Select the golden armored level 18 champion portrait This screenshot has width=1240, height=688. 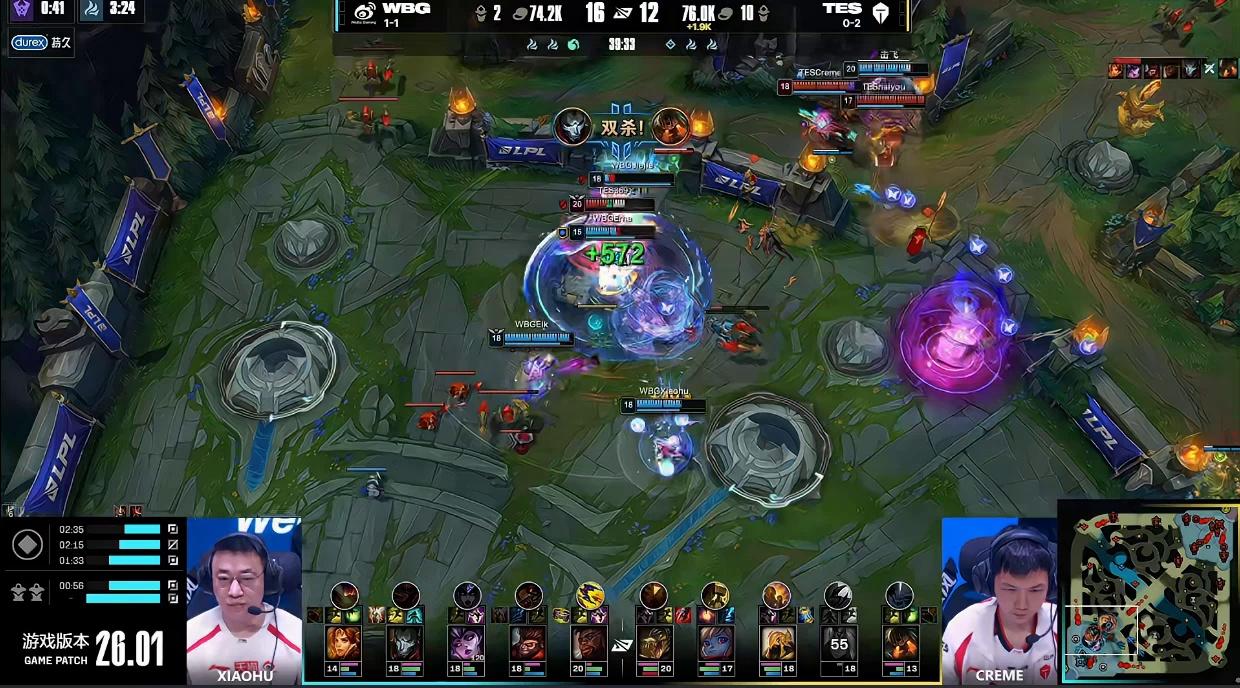click(776, 643)
